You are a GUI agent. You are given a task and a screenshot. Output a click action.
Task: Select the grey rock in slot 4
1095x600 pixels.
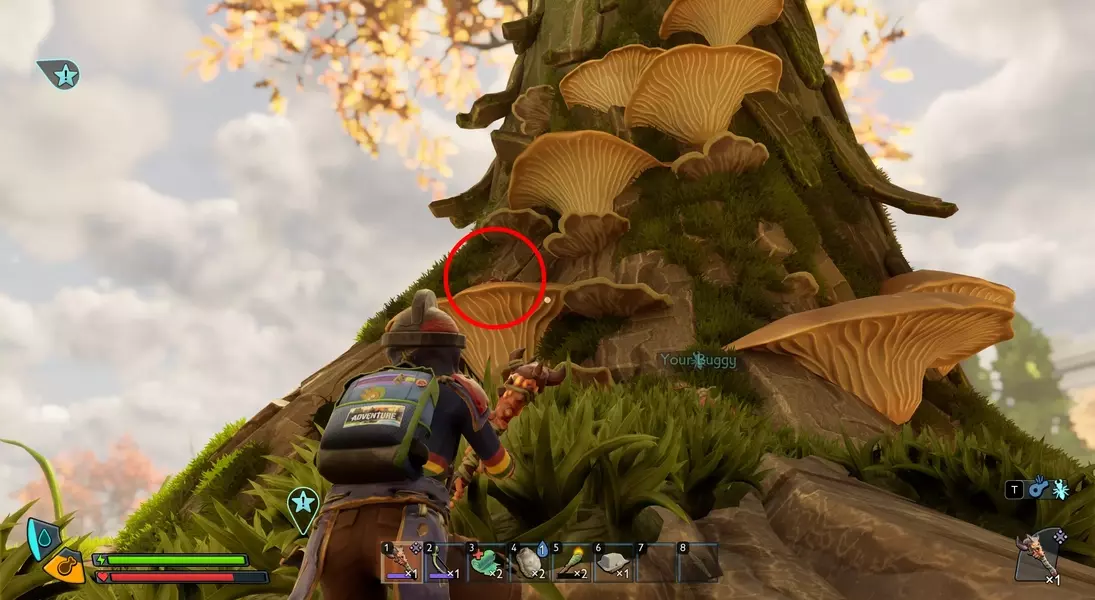click(528, 562)
